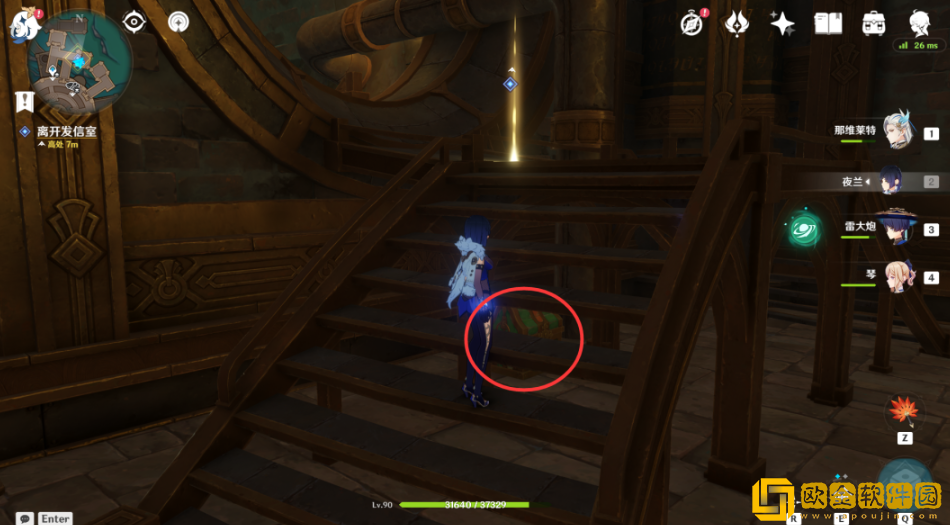Open the chat bubble icon
Screen dimensions: 950x525
point(24,517)
